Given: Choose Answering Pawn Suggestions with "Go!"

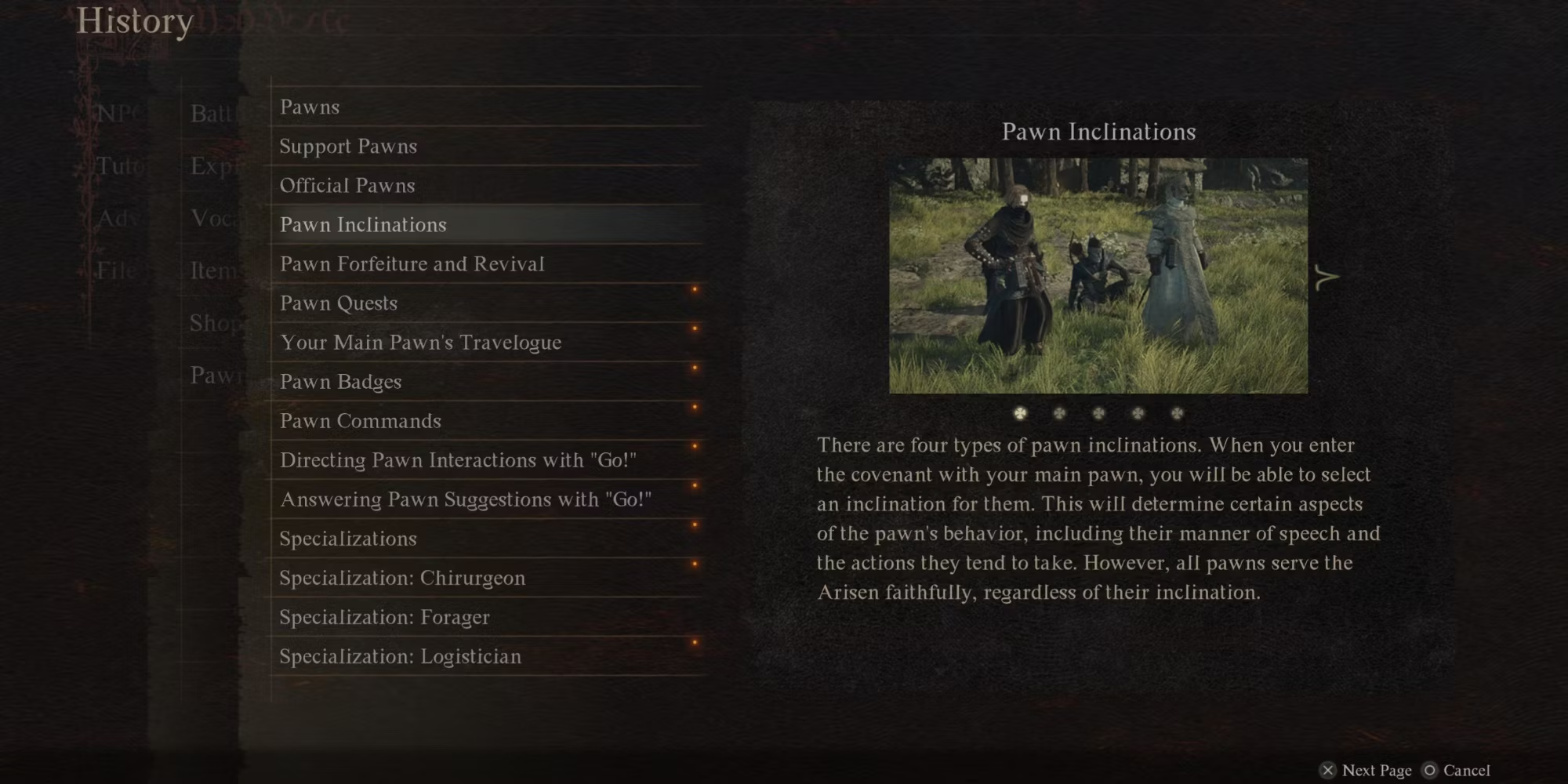Looking at the screenshot, I should (466, 499).
